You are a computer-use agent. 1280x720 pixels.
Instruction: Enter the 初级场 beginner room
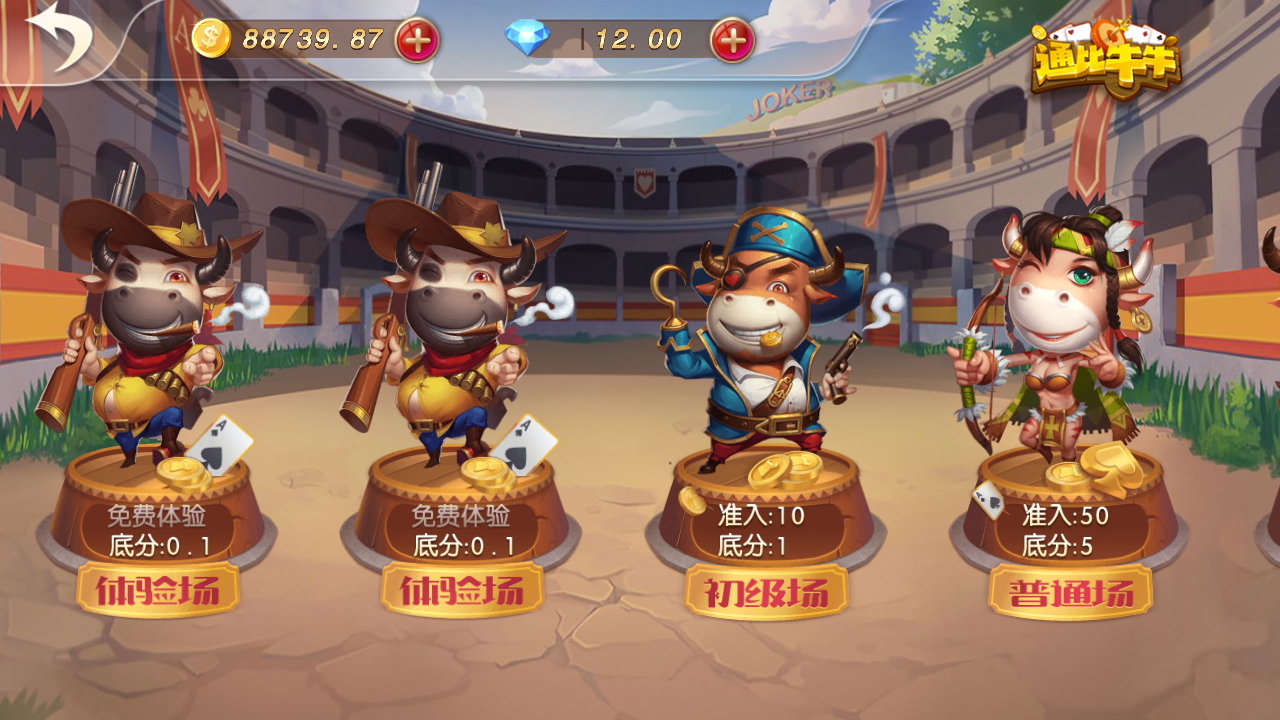765,590
